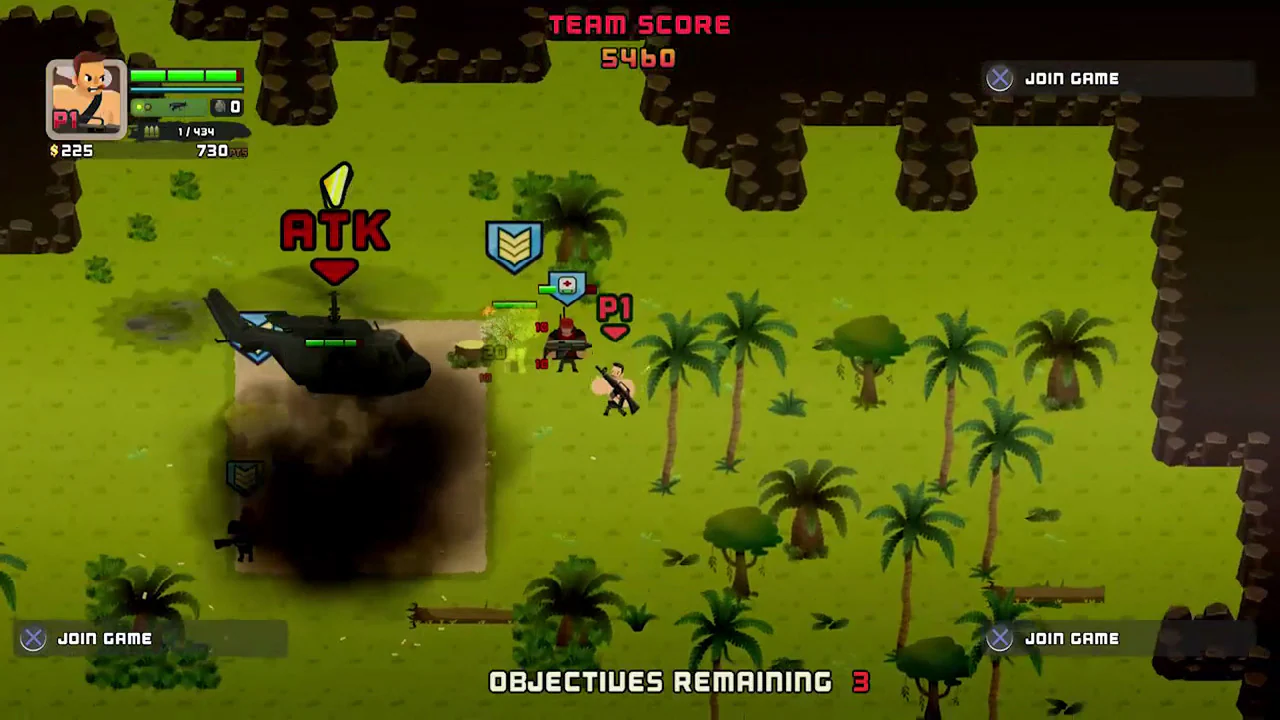Select the grenade counter icon showing 0
The height and width of the screenshot is (720, 1280).
[x=220, y=106]
